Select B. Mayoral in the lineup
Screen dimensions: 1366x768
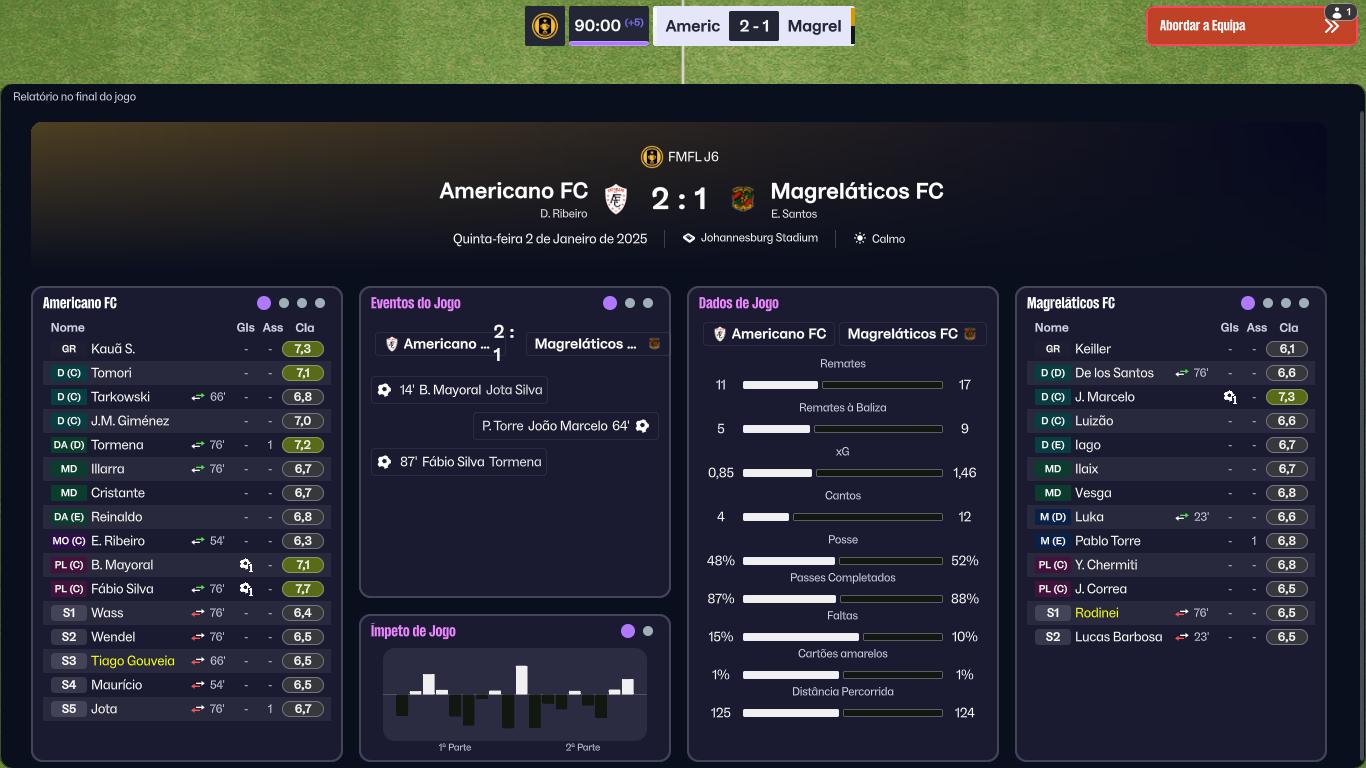click(x=122, y=565)
